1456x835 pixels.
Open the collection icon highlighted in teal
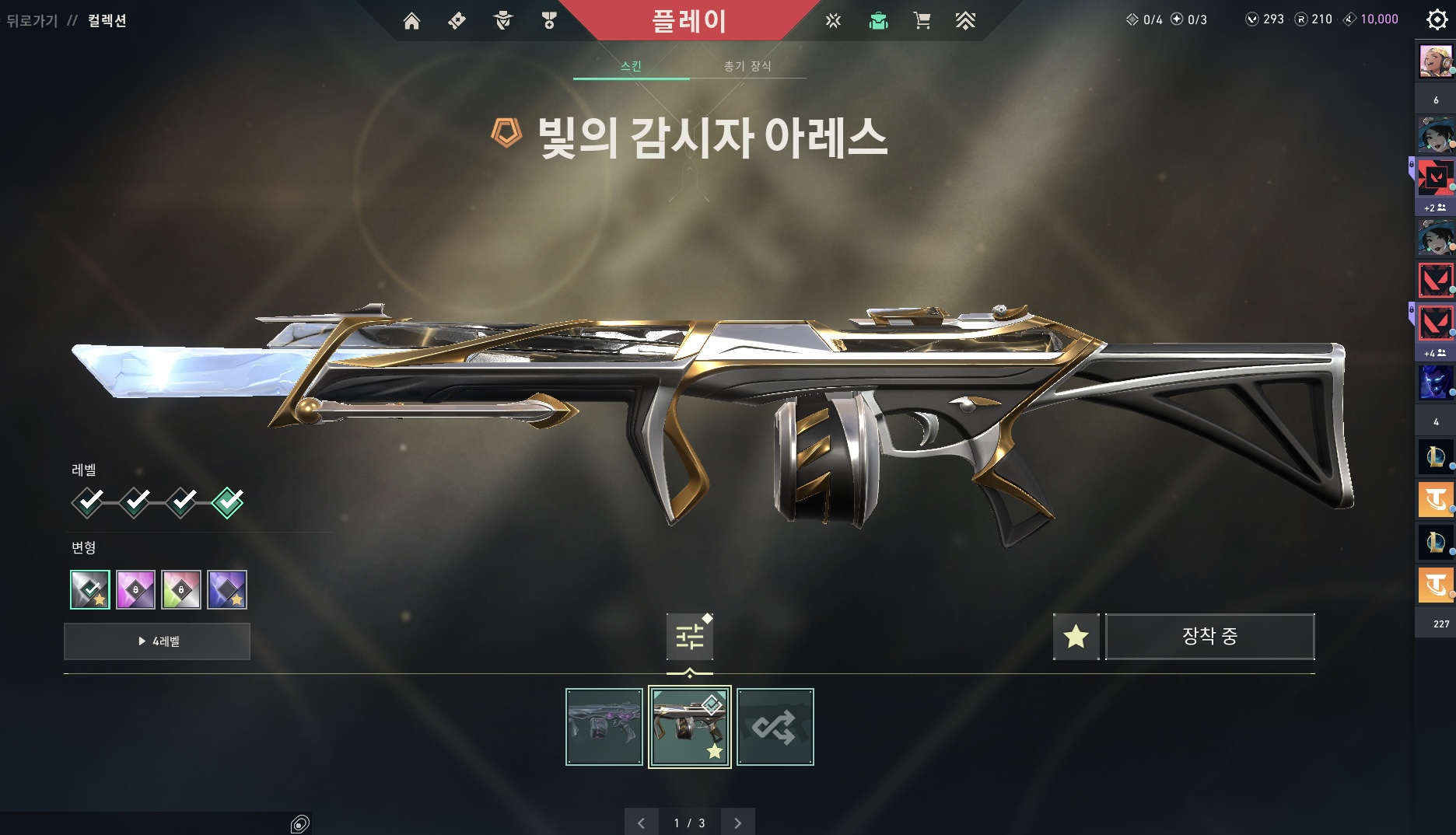click(878, 21)
